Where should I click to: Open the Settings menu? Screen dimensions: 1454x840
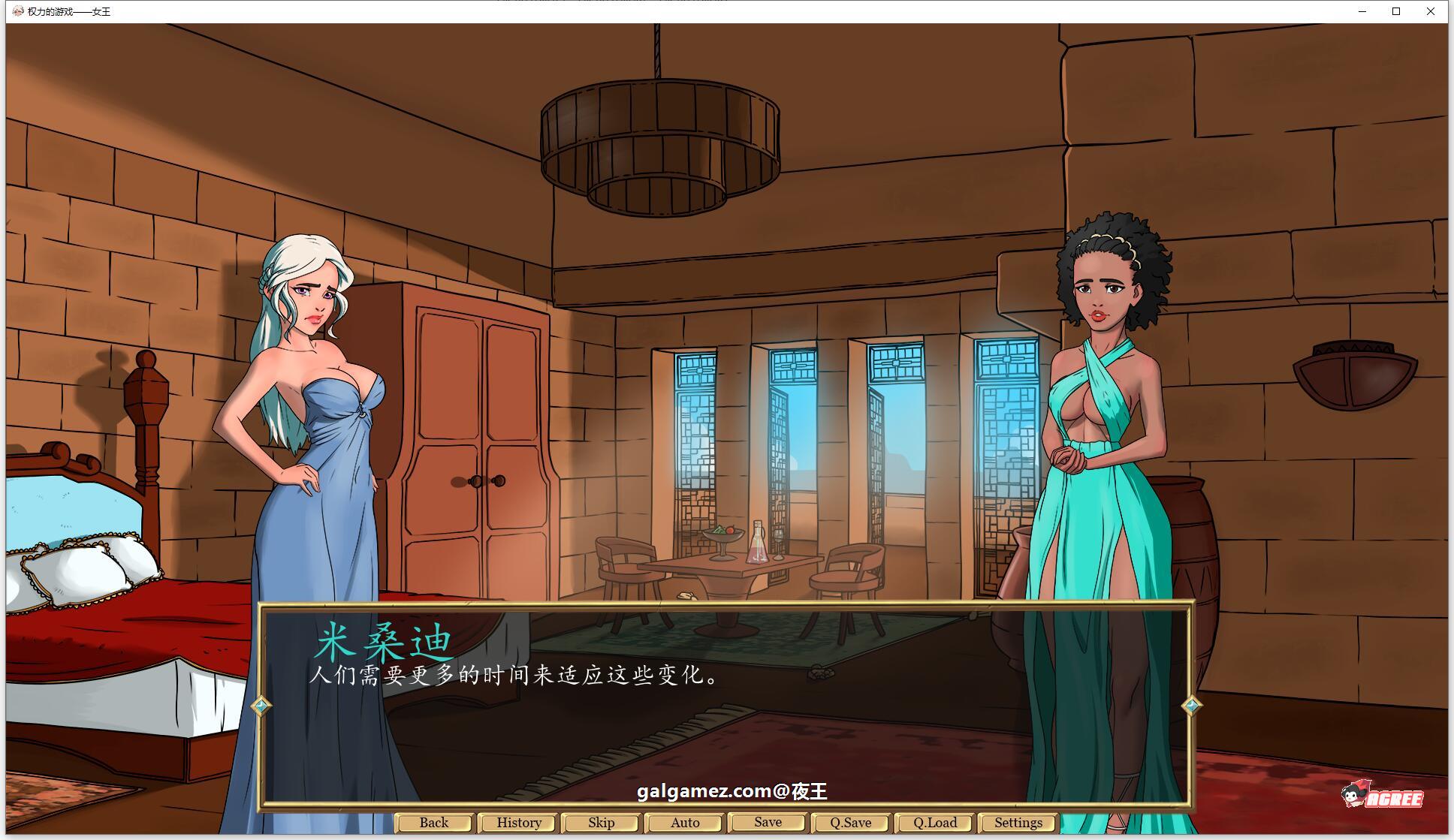pyautogui.click(x=1018, y=822)
